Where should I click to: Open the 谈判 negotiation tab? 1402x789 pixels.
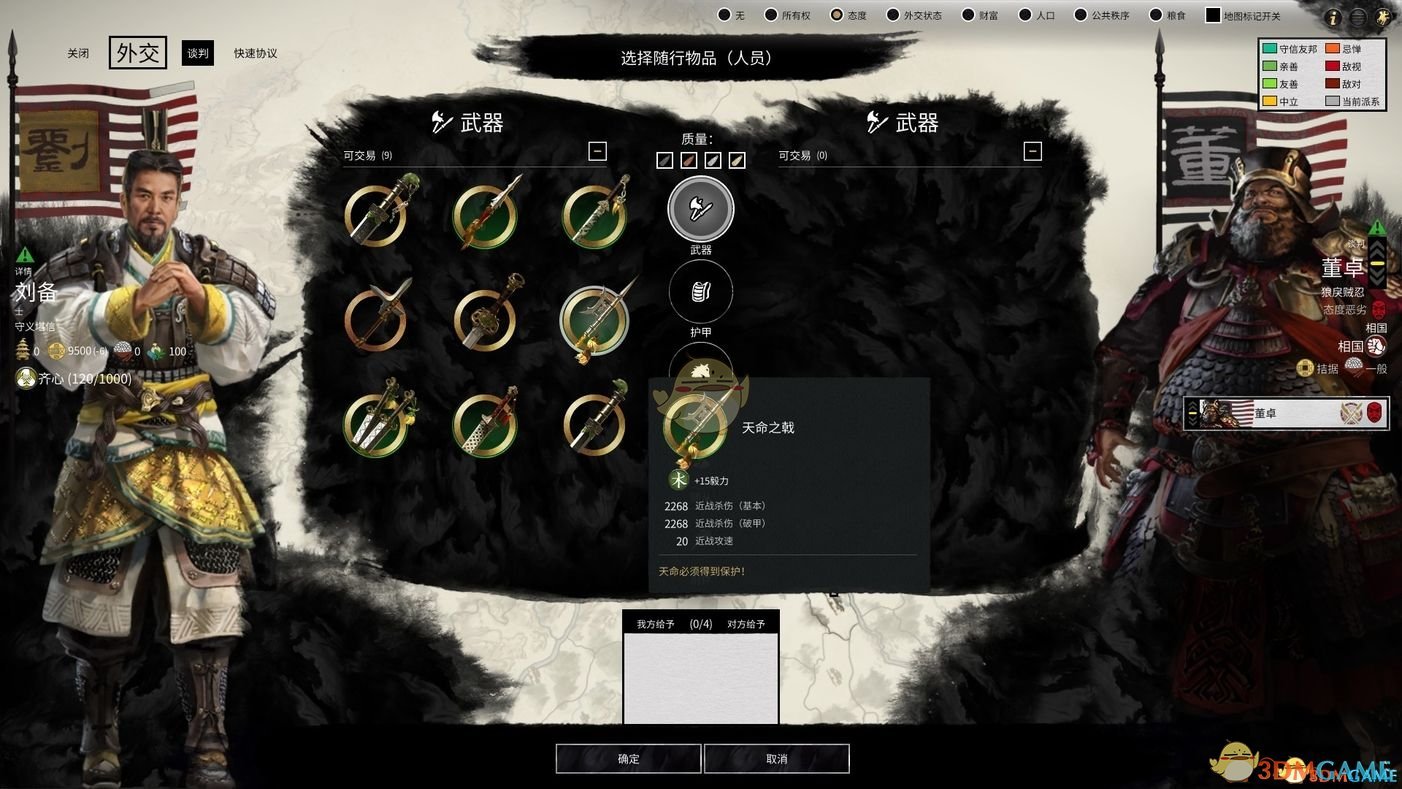coord(197,52)
